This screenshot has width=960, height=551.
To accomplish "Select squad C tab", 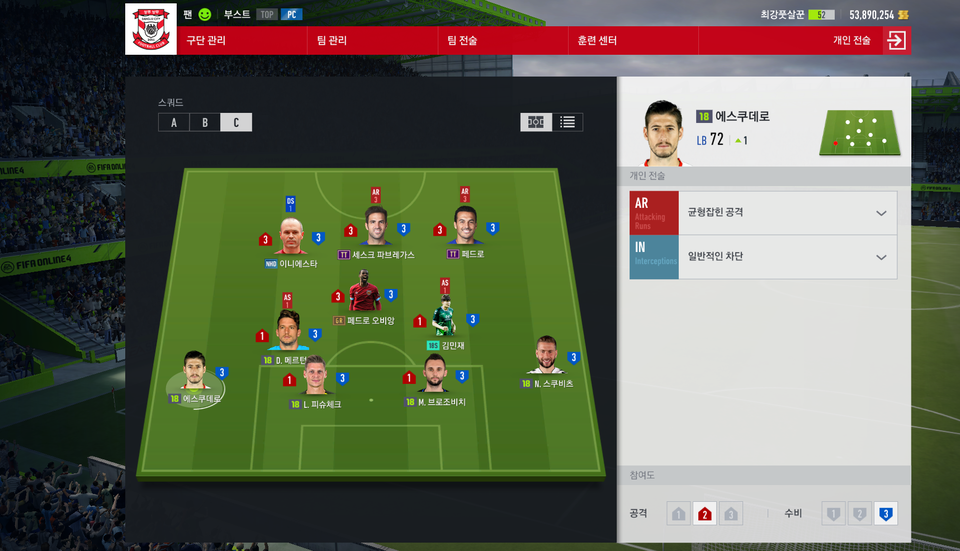I will pos(236,122).
